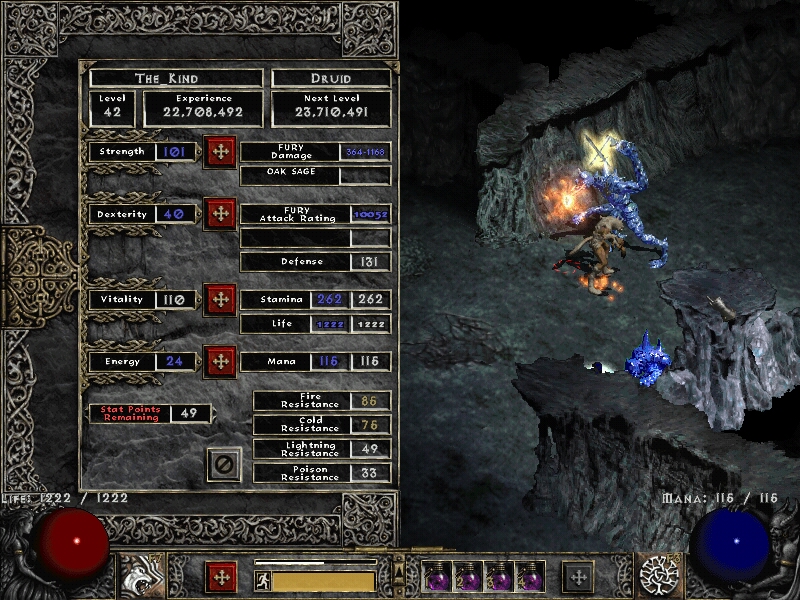
Task: Close the character stats panel
Action: click(225, 464)
